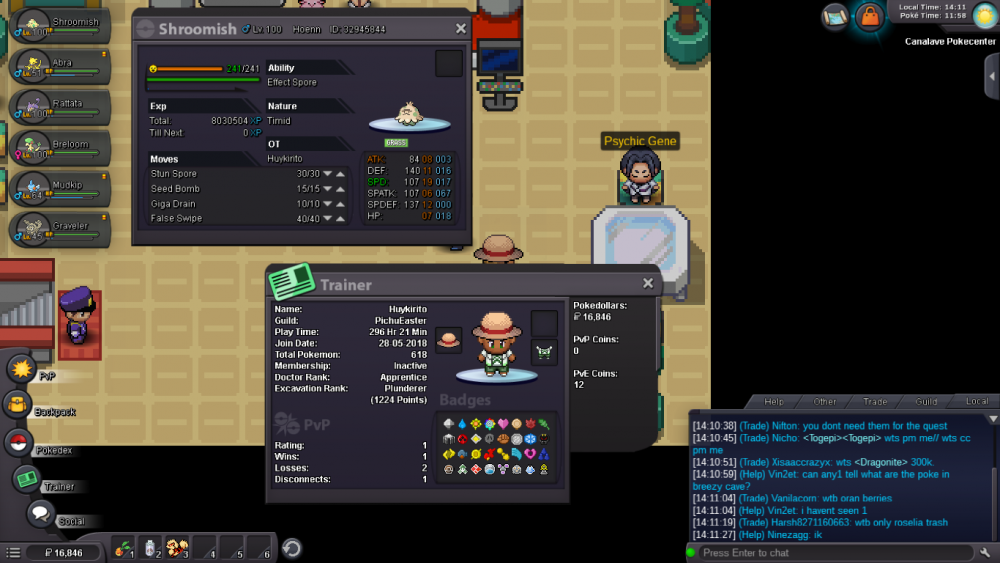Image resolution: width=1000 pixels, height=563 pixels.
Task: Switch to the Guild chat tab
Action: (926, 402)
